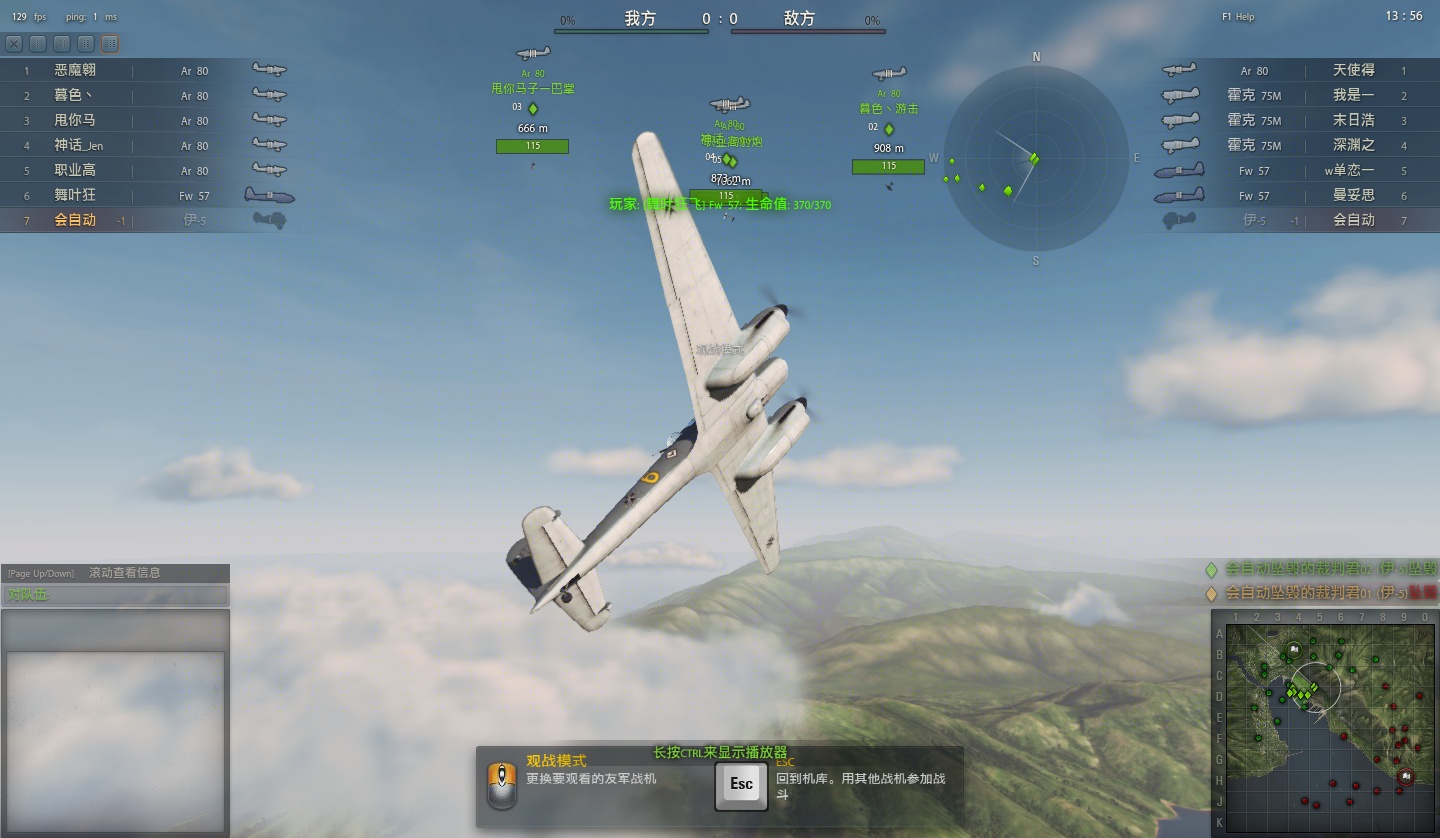1440x838 pixels.
Task: Choose enemy player 我是一 row
Action: click(1353, 96)
